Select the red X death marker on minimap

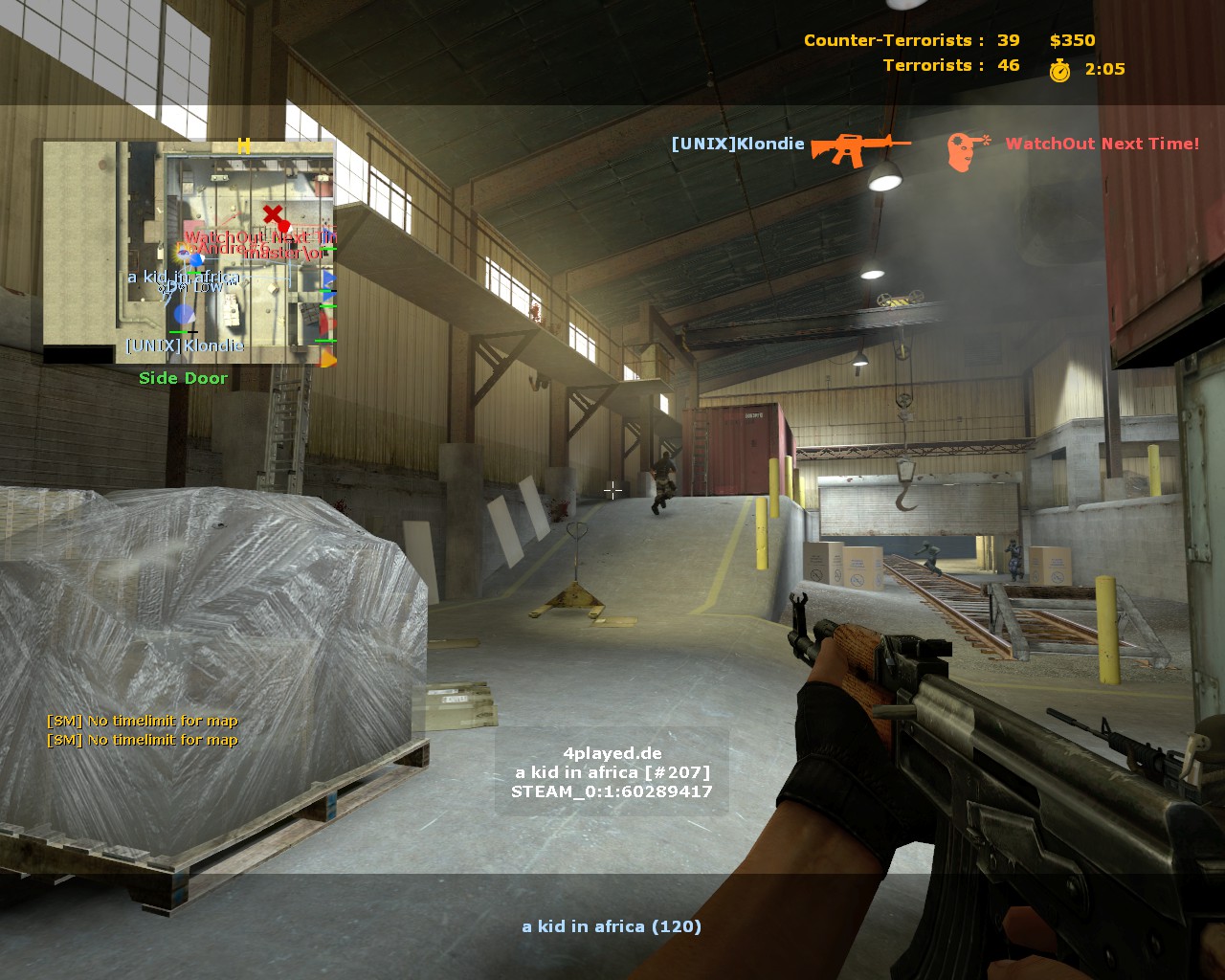coord(274,215)
